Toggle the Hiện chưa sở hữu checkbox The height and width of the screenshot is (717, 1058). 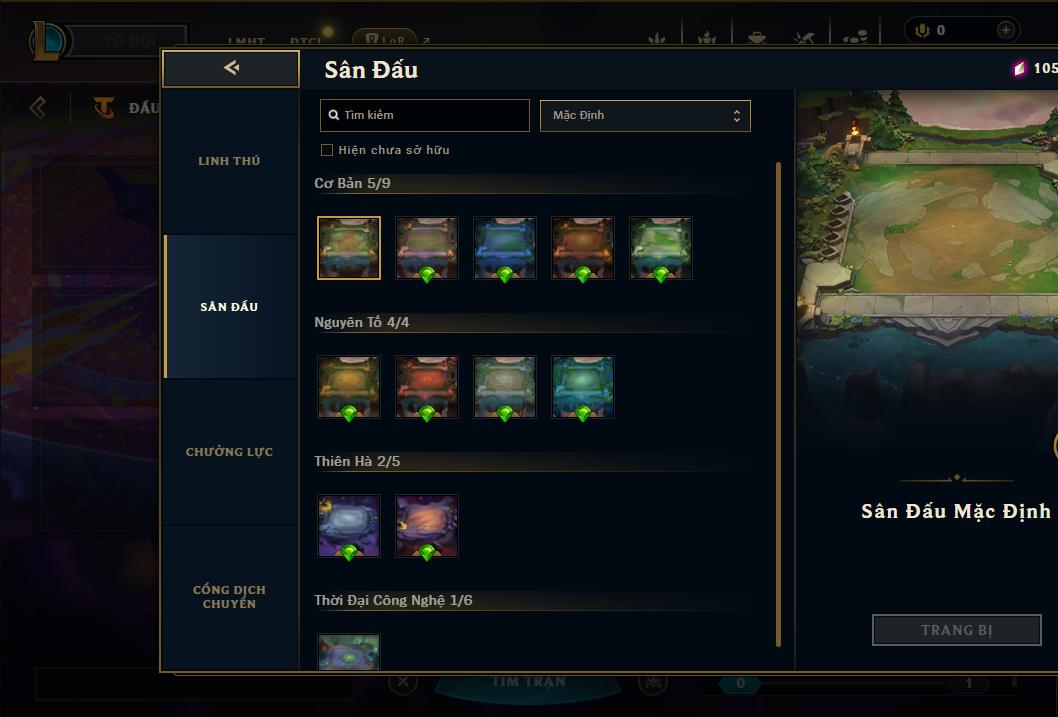[327, 150]
